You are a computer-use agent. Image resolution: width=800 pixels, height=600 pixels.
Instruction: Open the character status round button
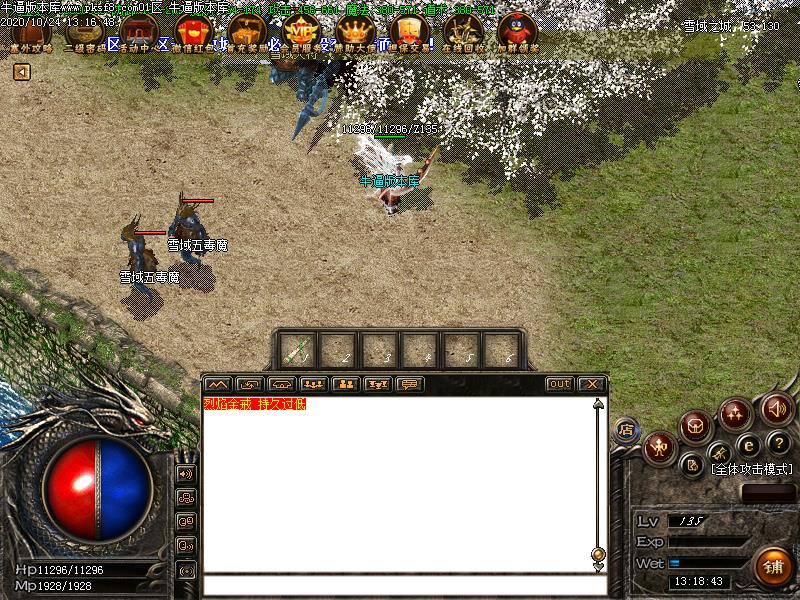pyautogui.click(x=659, y=447)
